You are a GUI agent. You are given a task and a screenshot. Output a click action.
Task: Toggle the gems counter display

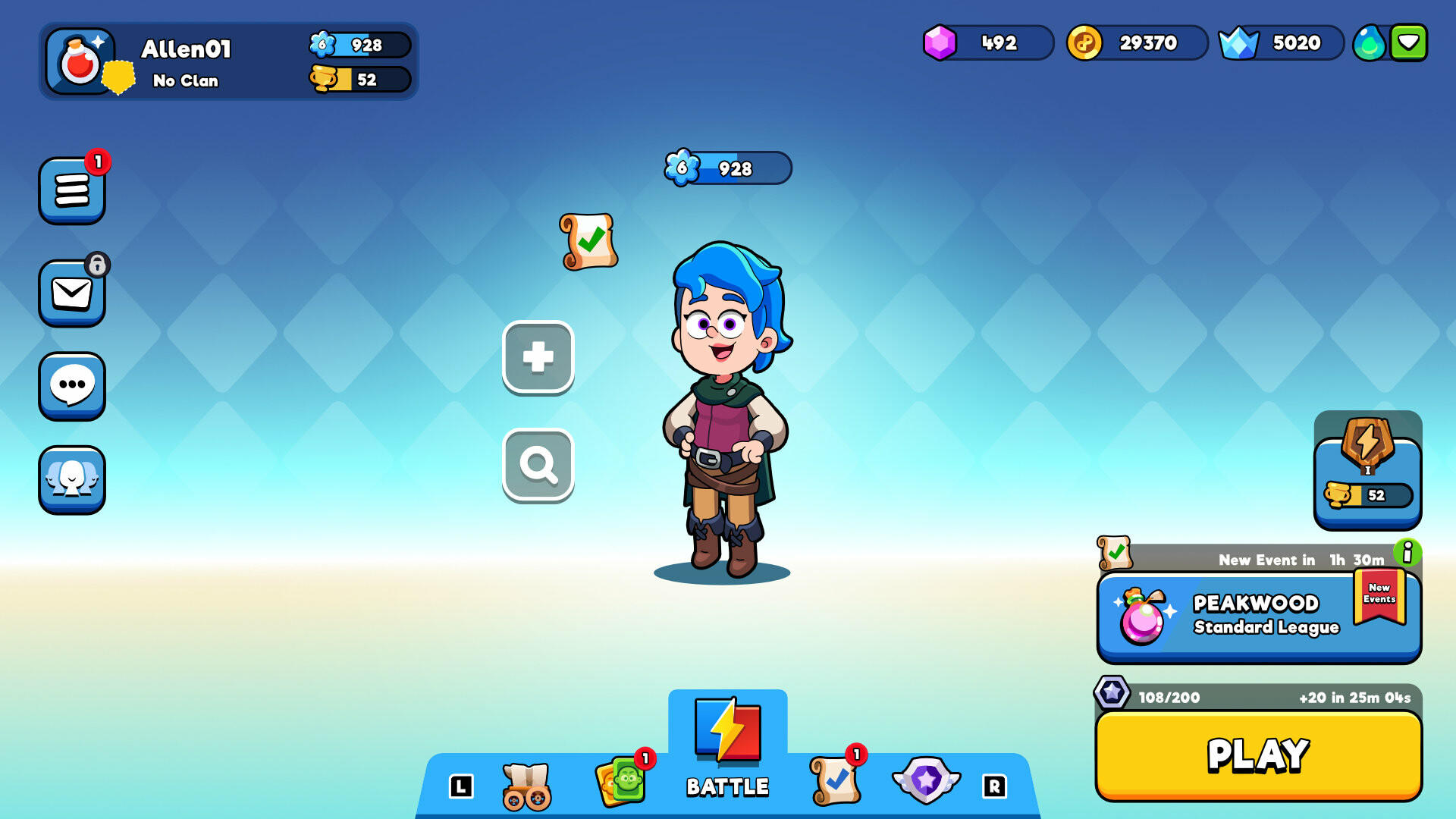pos(986,44)
